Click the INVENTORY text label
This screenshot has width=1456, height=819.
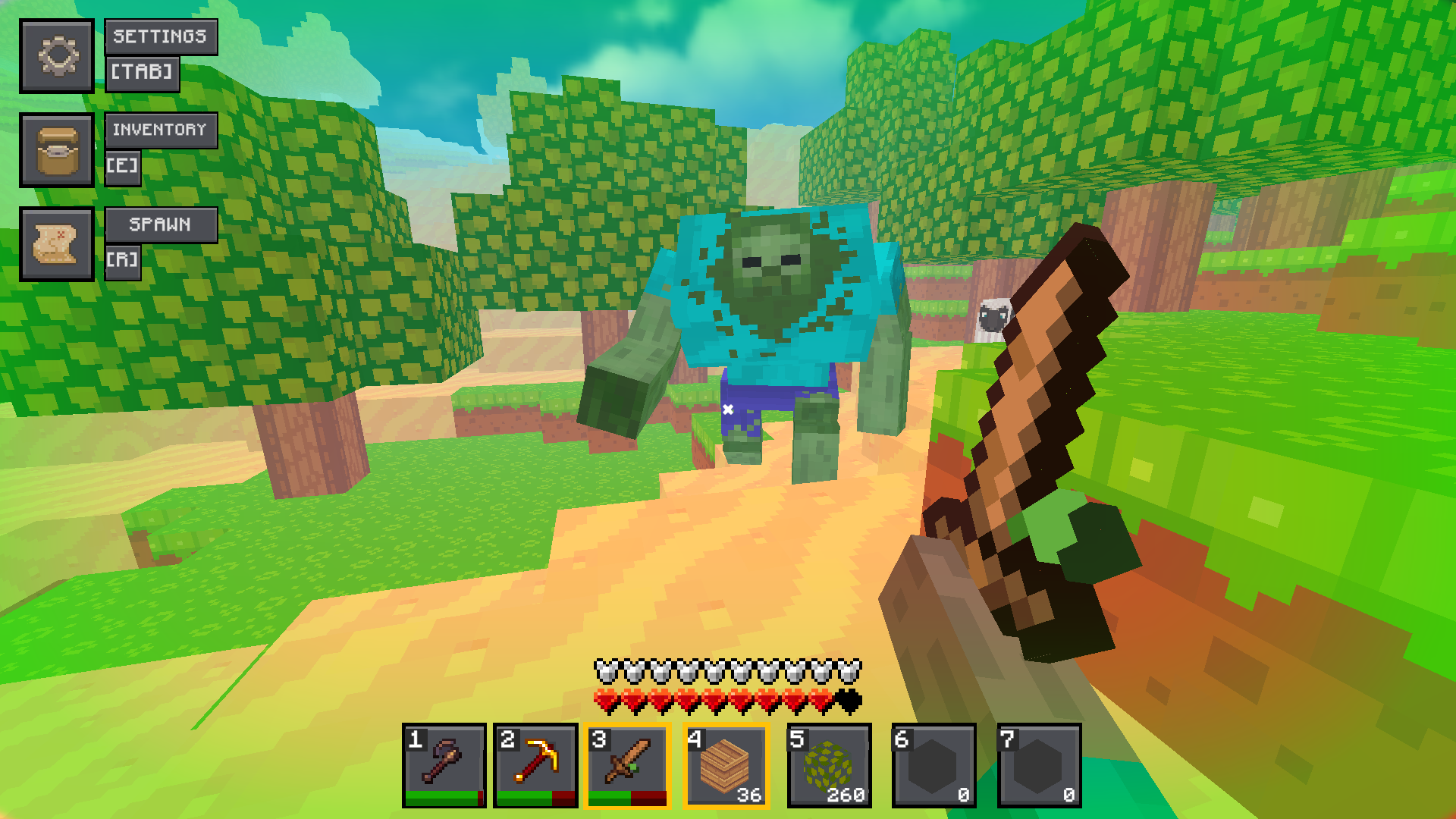pos(161,130)
